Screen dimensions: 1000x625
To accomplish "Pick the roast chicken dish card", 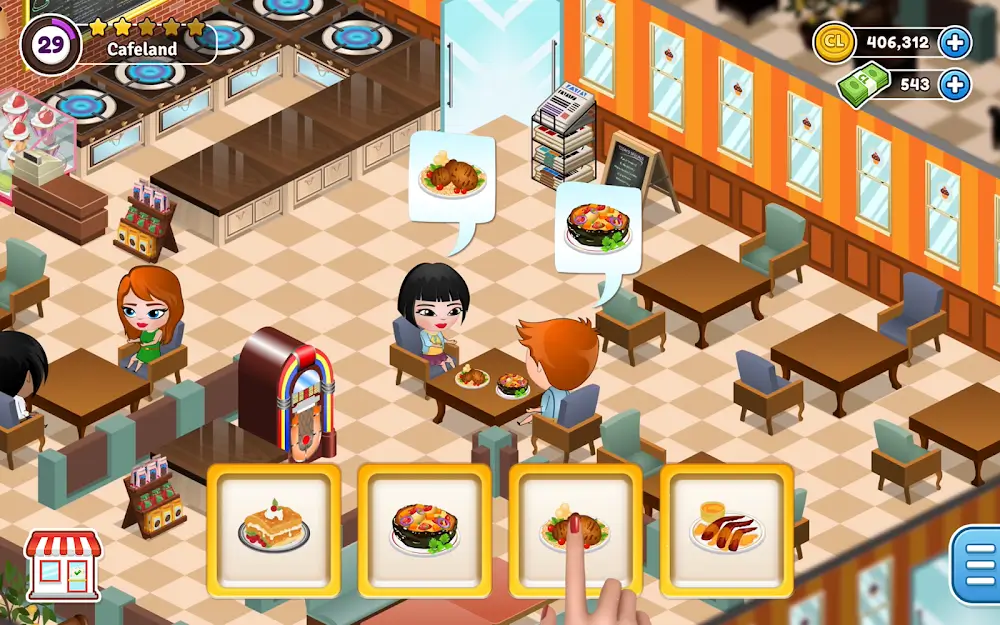I will pyautogui.click(x=575, y=530).
